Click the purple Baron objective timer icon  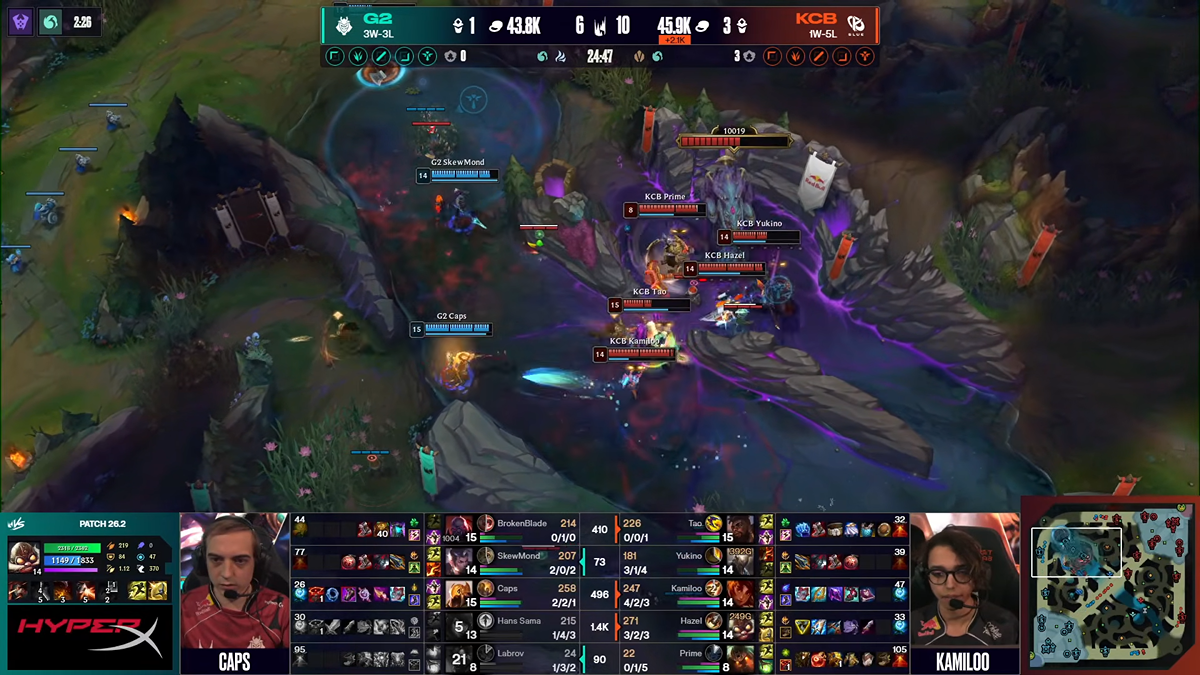[21, 22]
